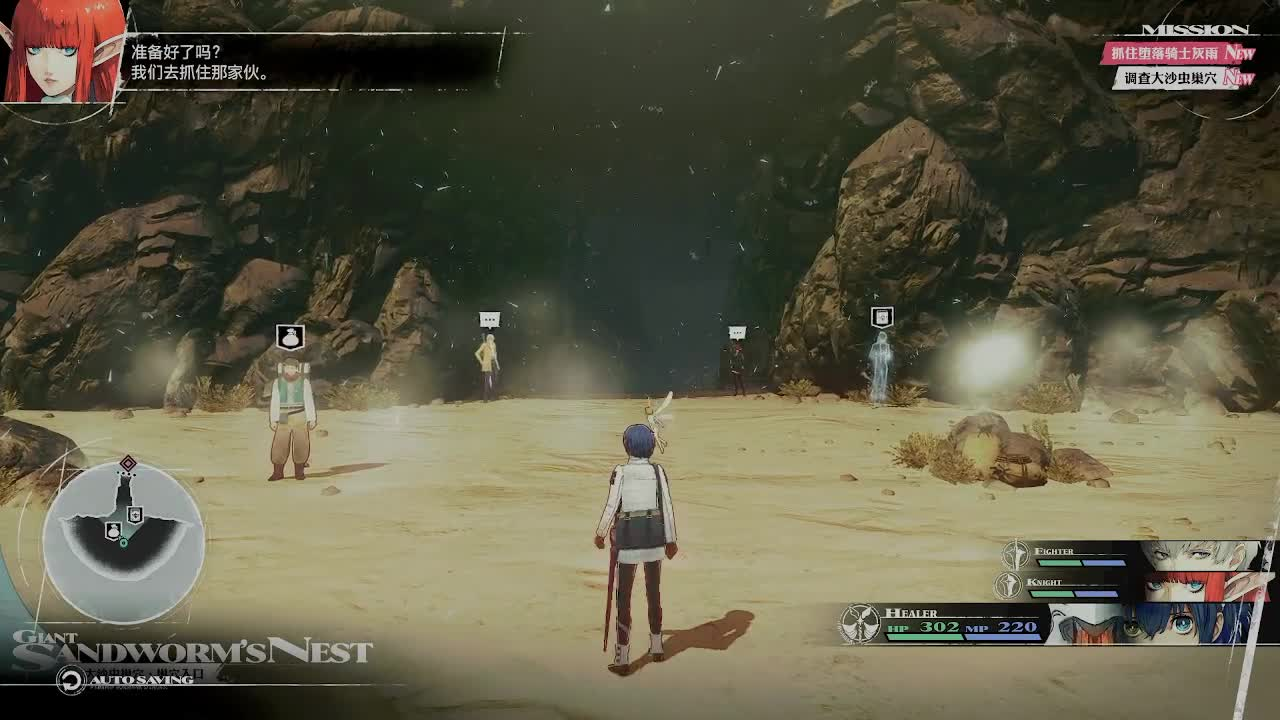Click the red-haired elf speaker portrait
This screenshot has height=720, width=1280.
(60, 50)
